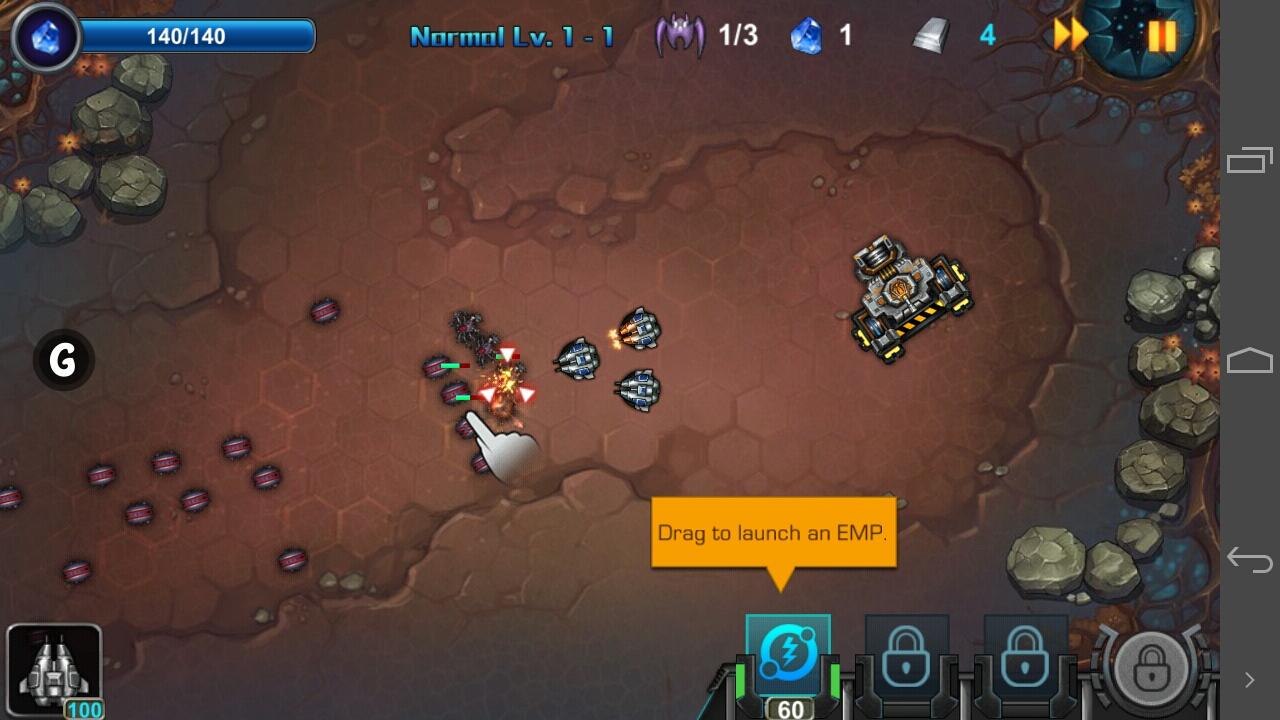Select the tank unit portrait in the bottom-left
This screenshot has height=720, width=1280.
(x=52, y=670)
